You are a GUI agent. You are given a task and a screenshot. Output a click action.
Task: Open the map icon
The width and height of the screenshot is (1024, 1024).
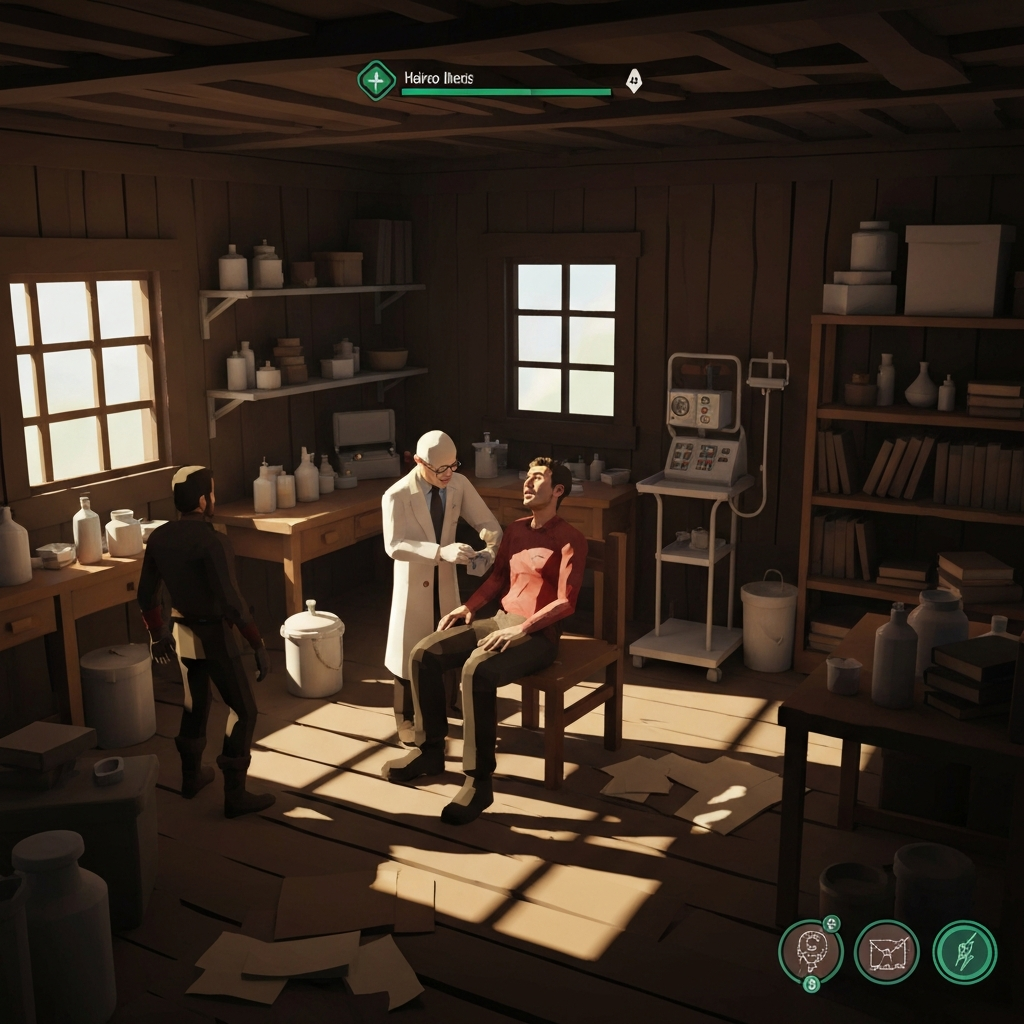click(x=886, y=952)
